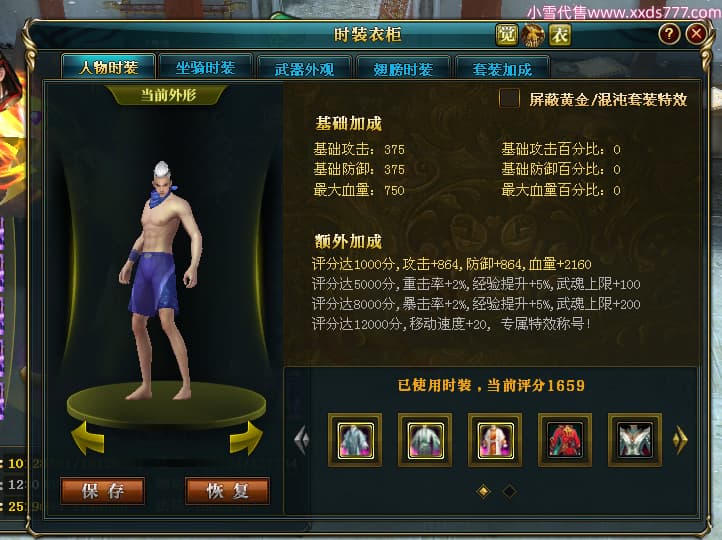Select the red robe costume slot
The width and height of the screenshot is (722, 540).
(x=565, y=440)
